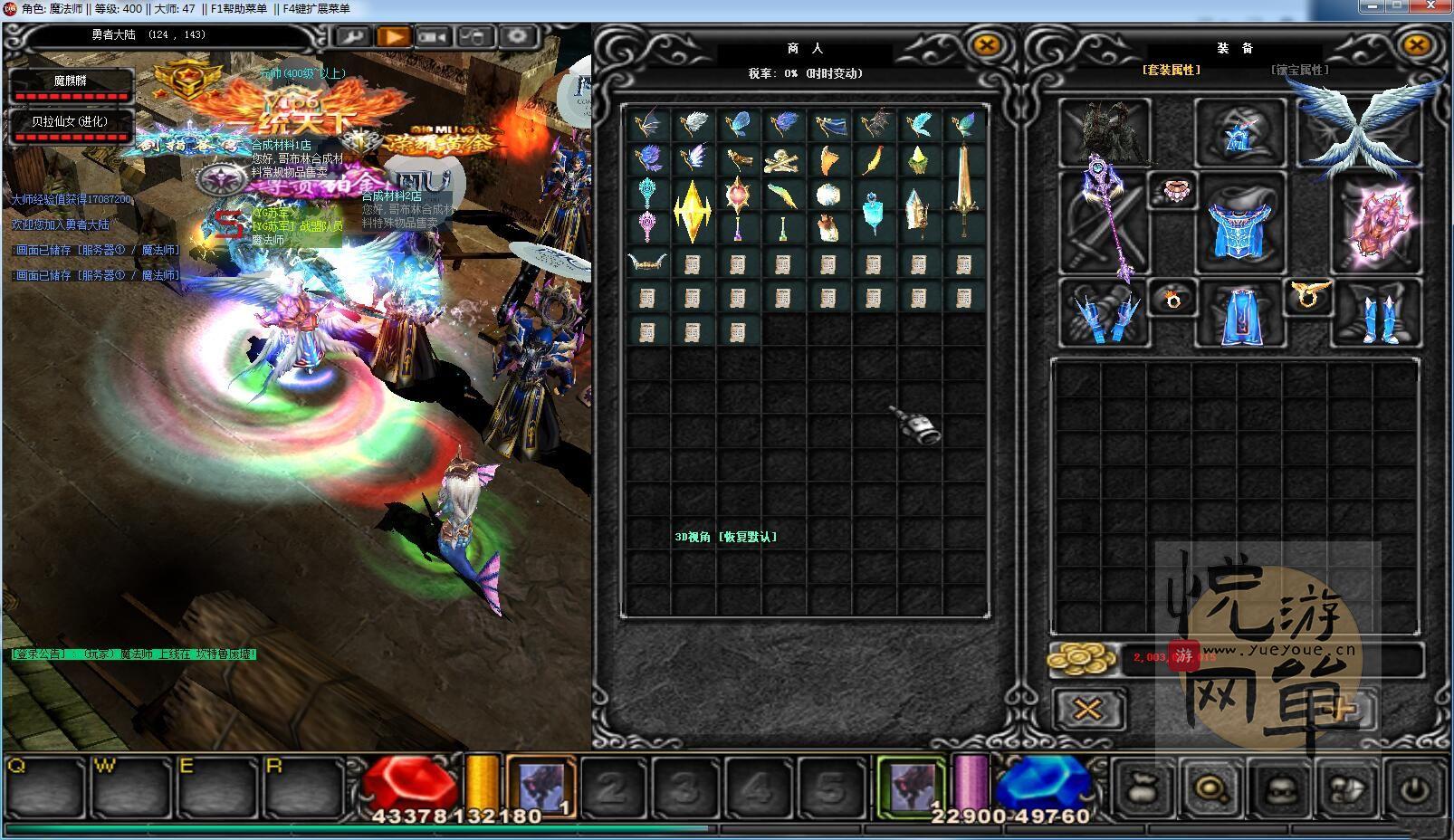This screenshot has height=840, width=1454.
Task: Click the equipped blue chest armor
Action: coord(1239,222)
